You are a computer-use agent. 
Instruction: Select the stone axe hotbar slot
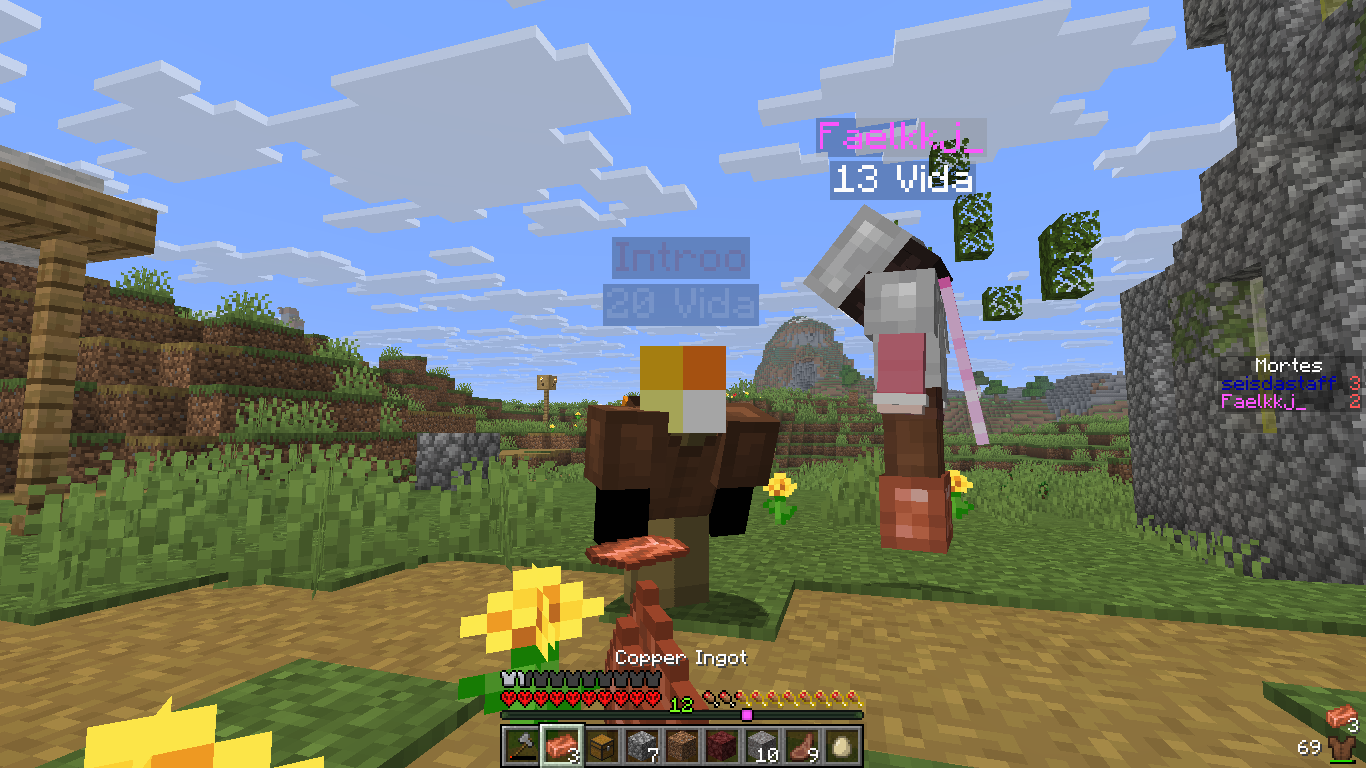pyautogui.click(x=520, y=746)
